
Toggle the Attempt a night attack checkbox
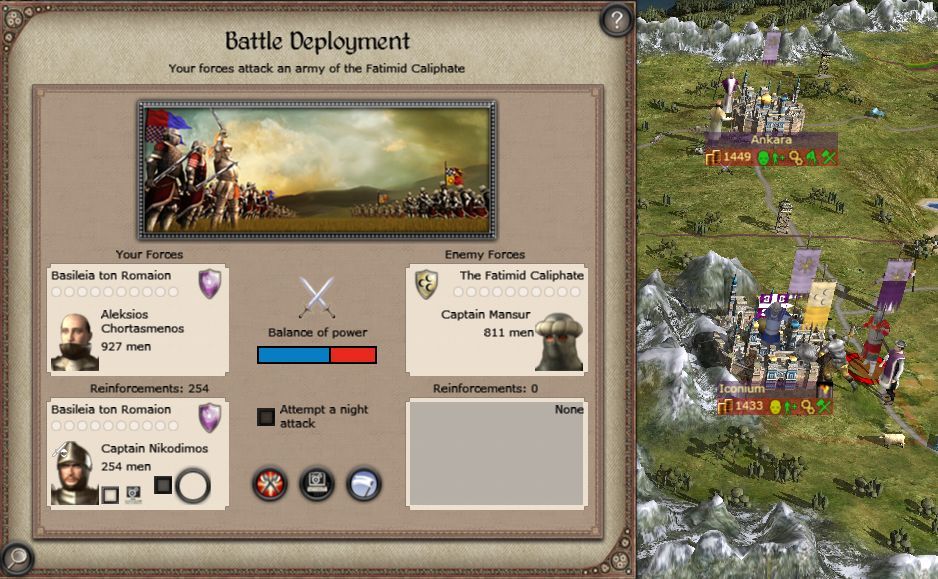266,417
